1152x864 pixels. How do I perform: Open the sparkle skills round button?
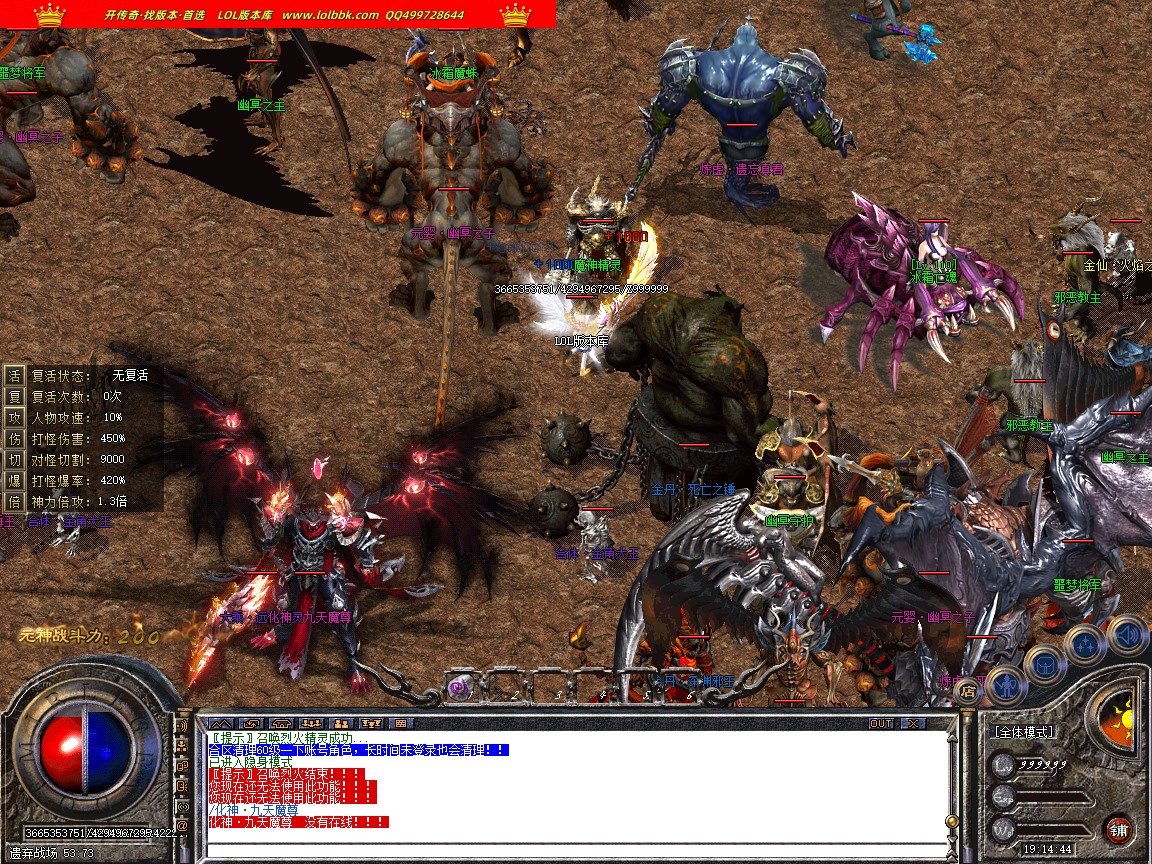click(x=1086, y=645)
